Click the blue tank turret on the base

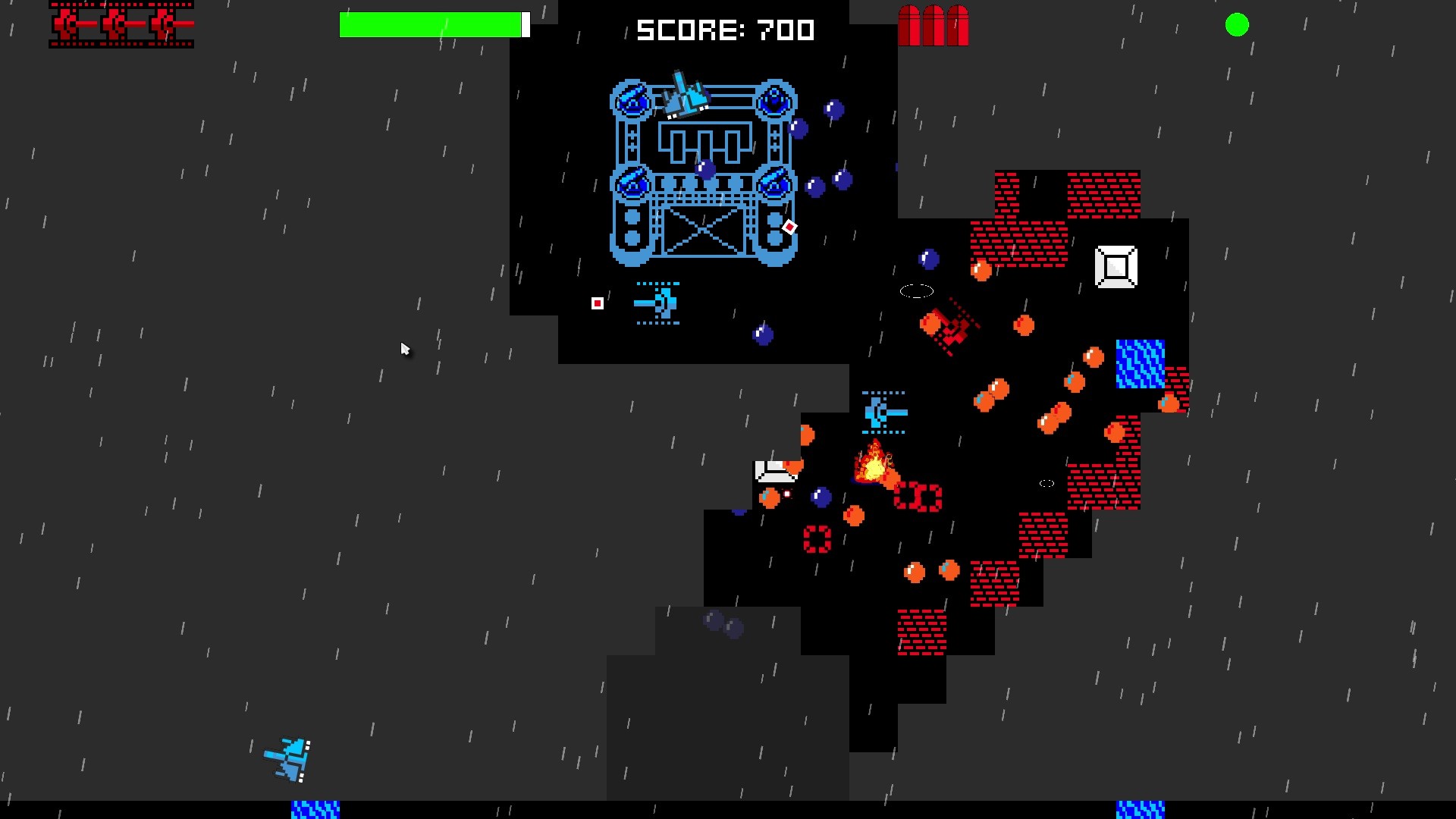click(632, 99)
